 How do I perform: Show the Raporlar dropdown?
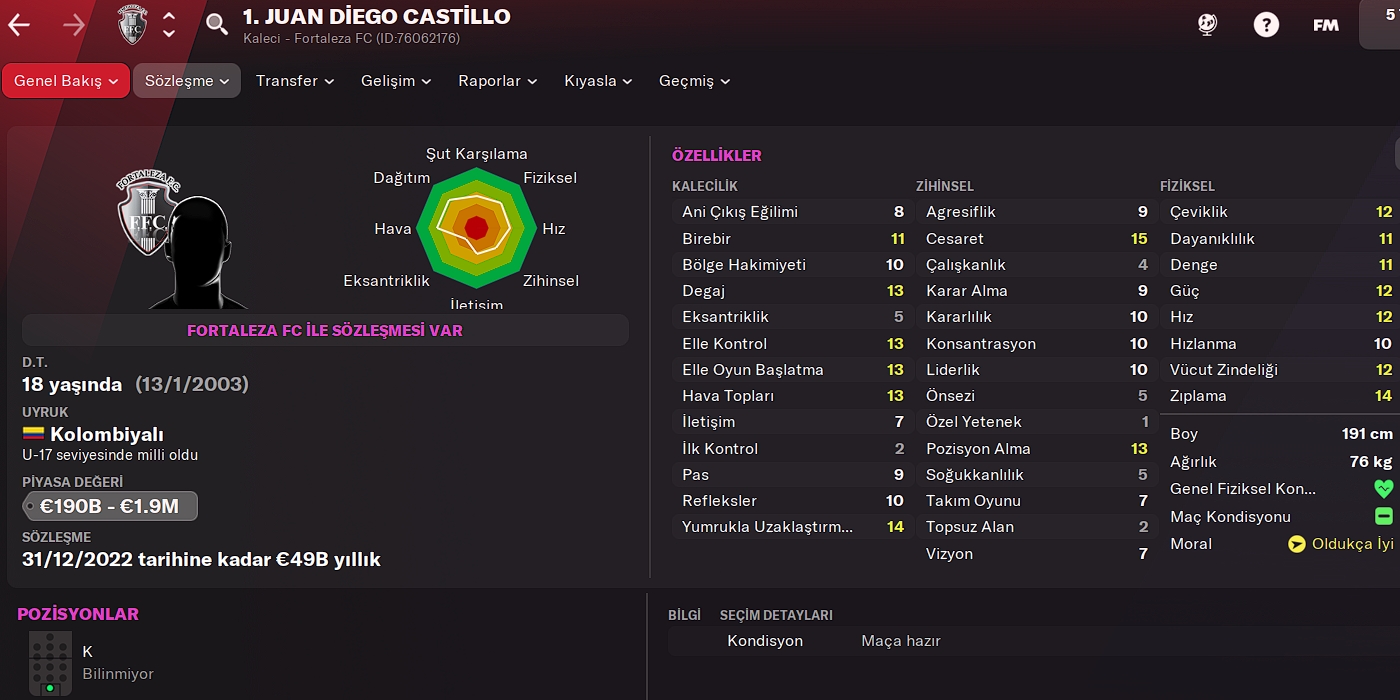coord(497,81)
